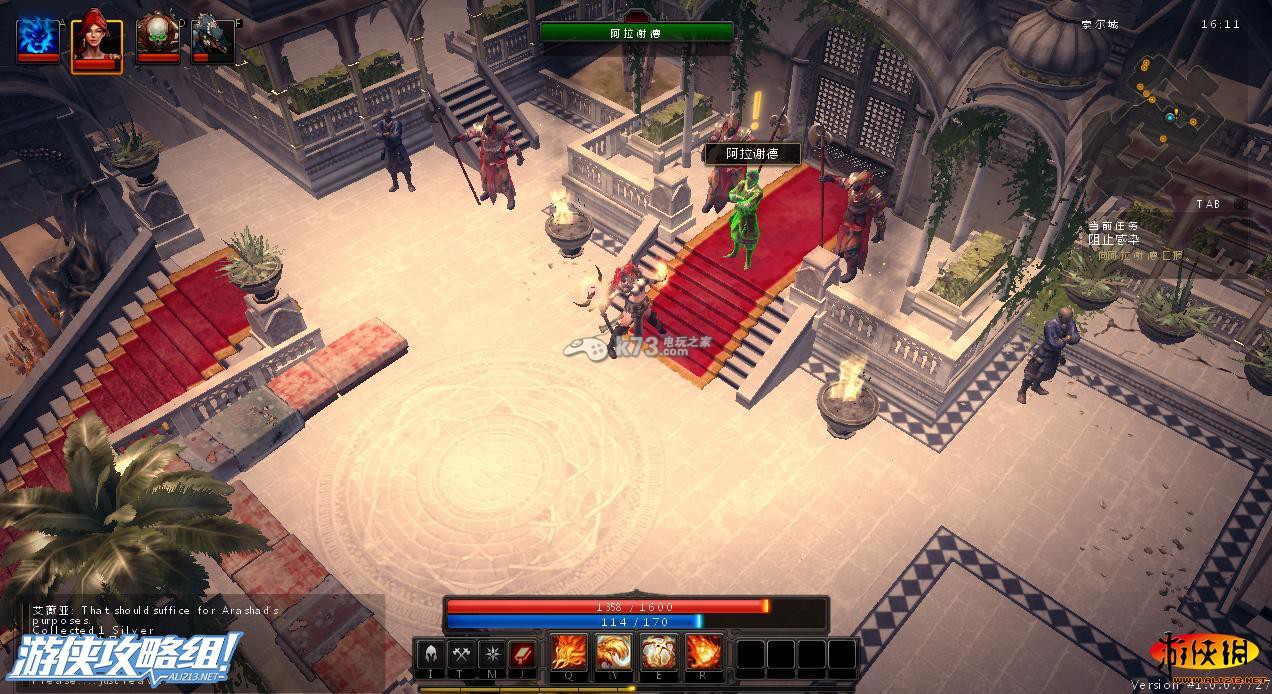Image resolution: width=1272 pixels, height=694 pixels.
Task: Open the compass star map icon
Action: click(491, 654)
